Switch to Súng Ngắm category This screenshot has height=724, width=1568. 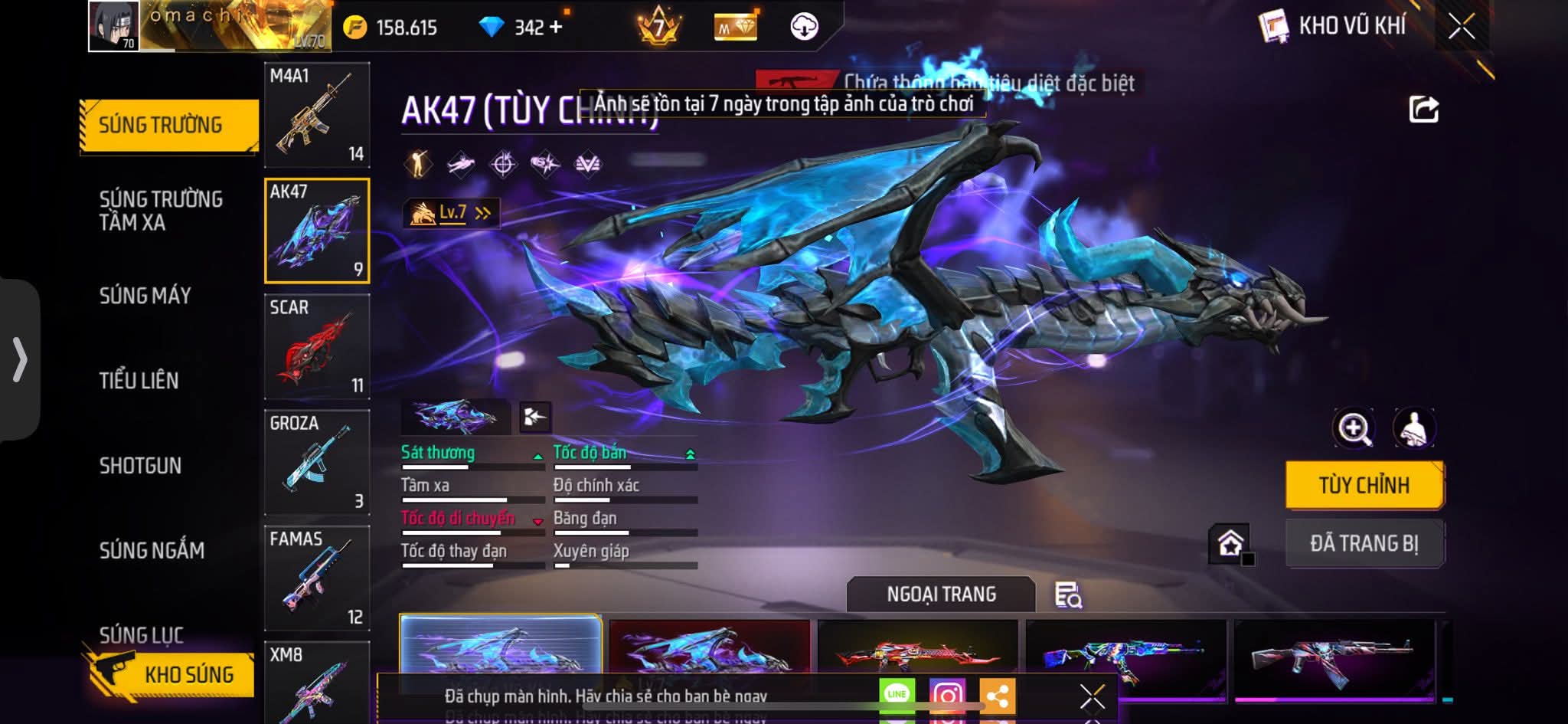click(152, 551)
